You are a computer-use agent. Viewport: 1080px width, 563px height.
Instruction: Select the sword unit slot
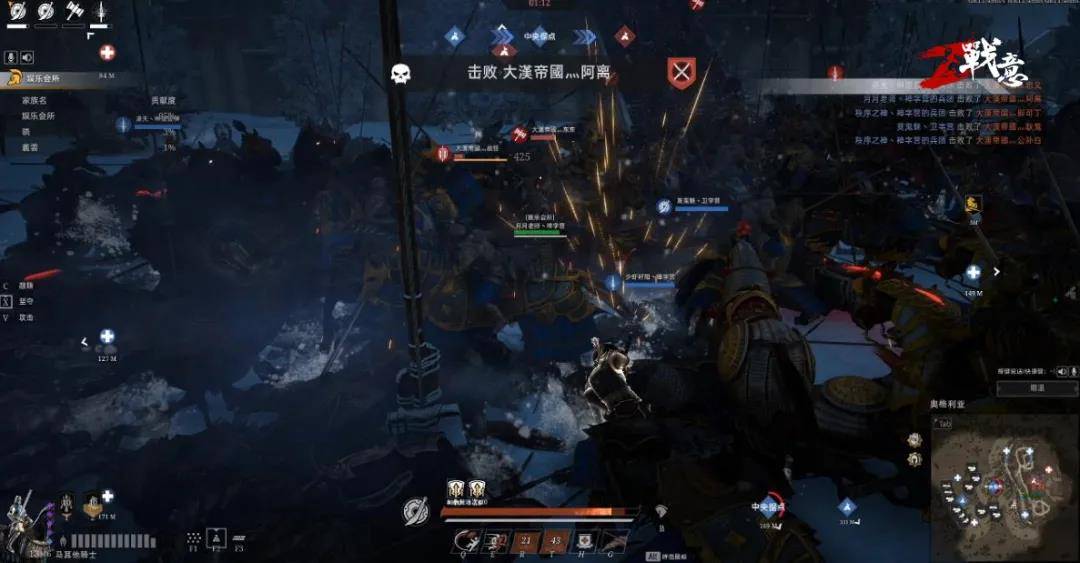tap(101, 12)
